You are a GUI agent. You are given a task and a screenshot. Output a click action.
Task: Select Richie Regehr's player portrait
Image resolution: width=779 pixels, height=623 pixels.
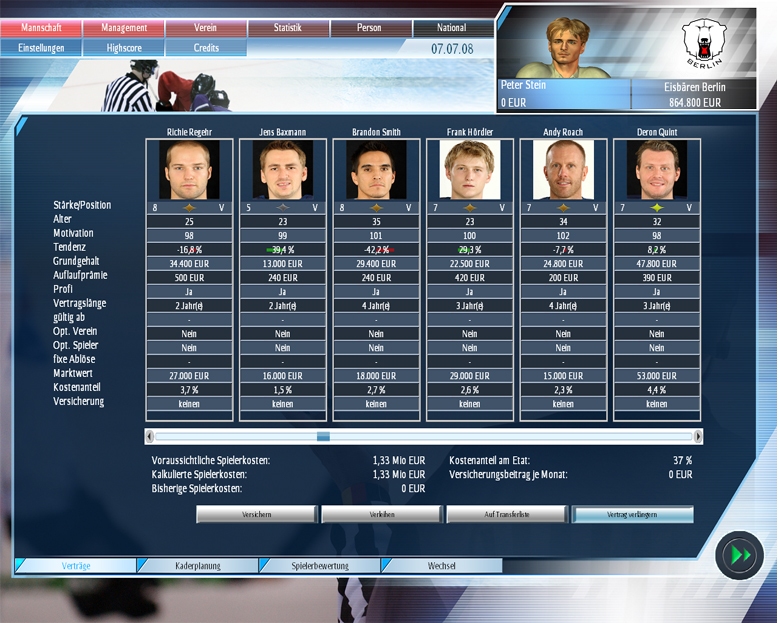tap(189, 170)
